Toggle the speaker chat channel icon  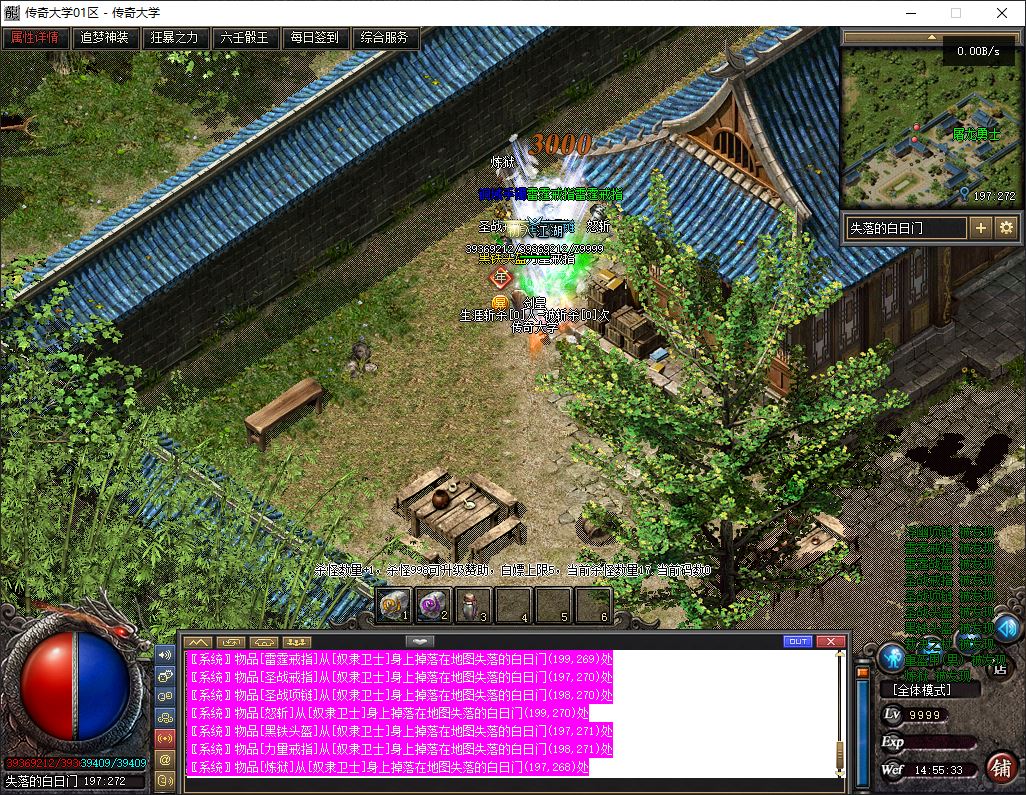pyautogui.click(x=165, y=655)
